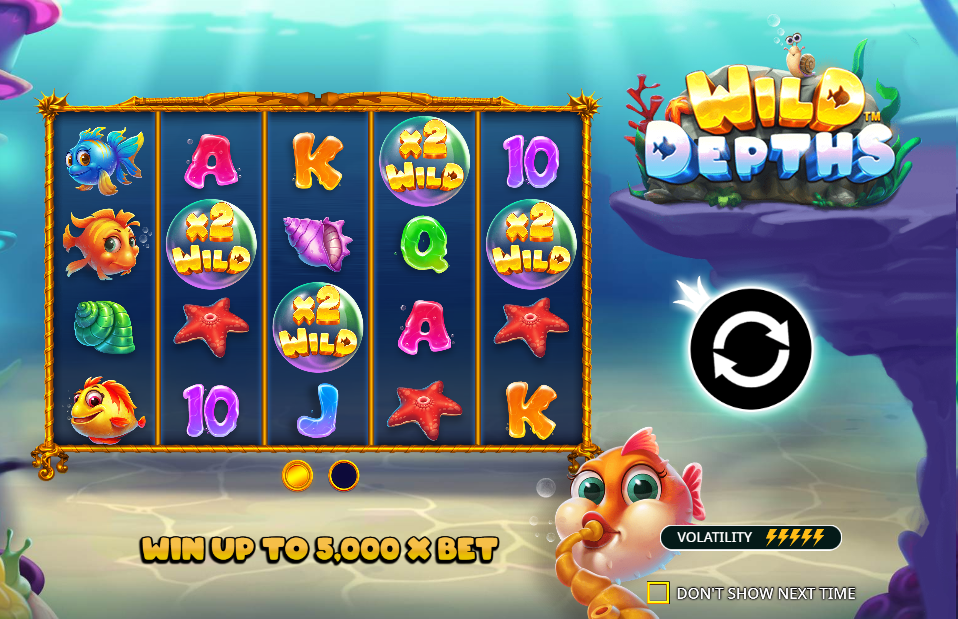
Task: Click the circular arrows continue button
Action: (750, 349)
